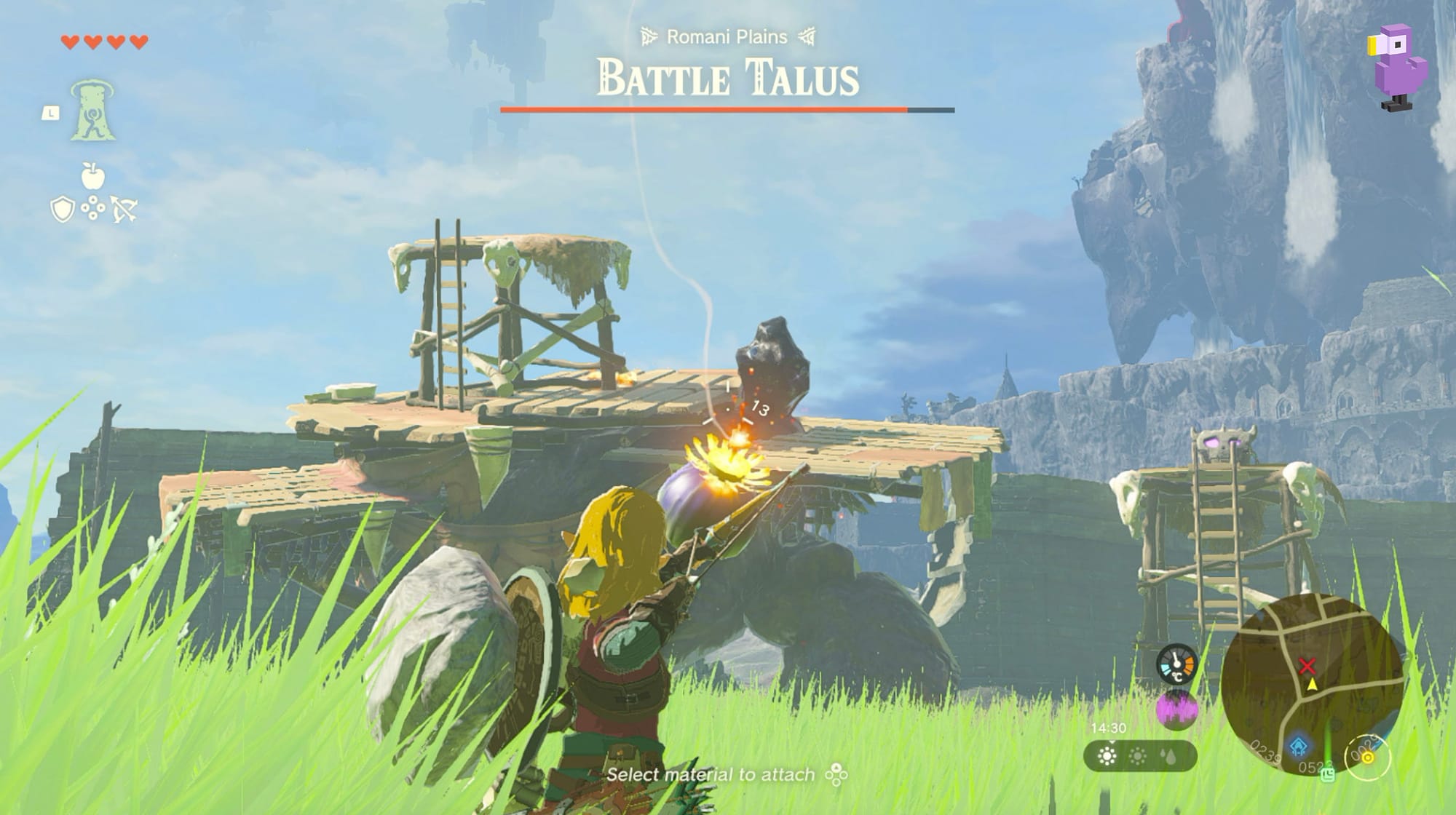Click the L button prompt label
This screenshot has height=815, width=1456.
tap(50, 114)
